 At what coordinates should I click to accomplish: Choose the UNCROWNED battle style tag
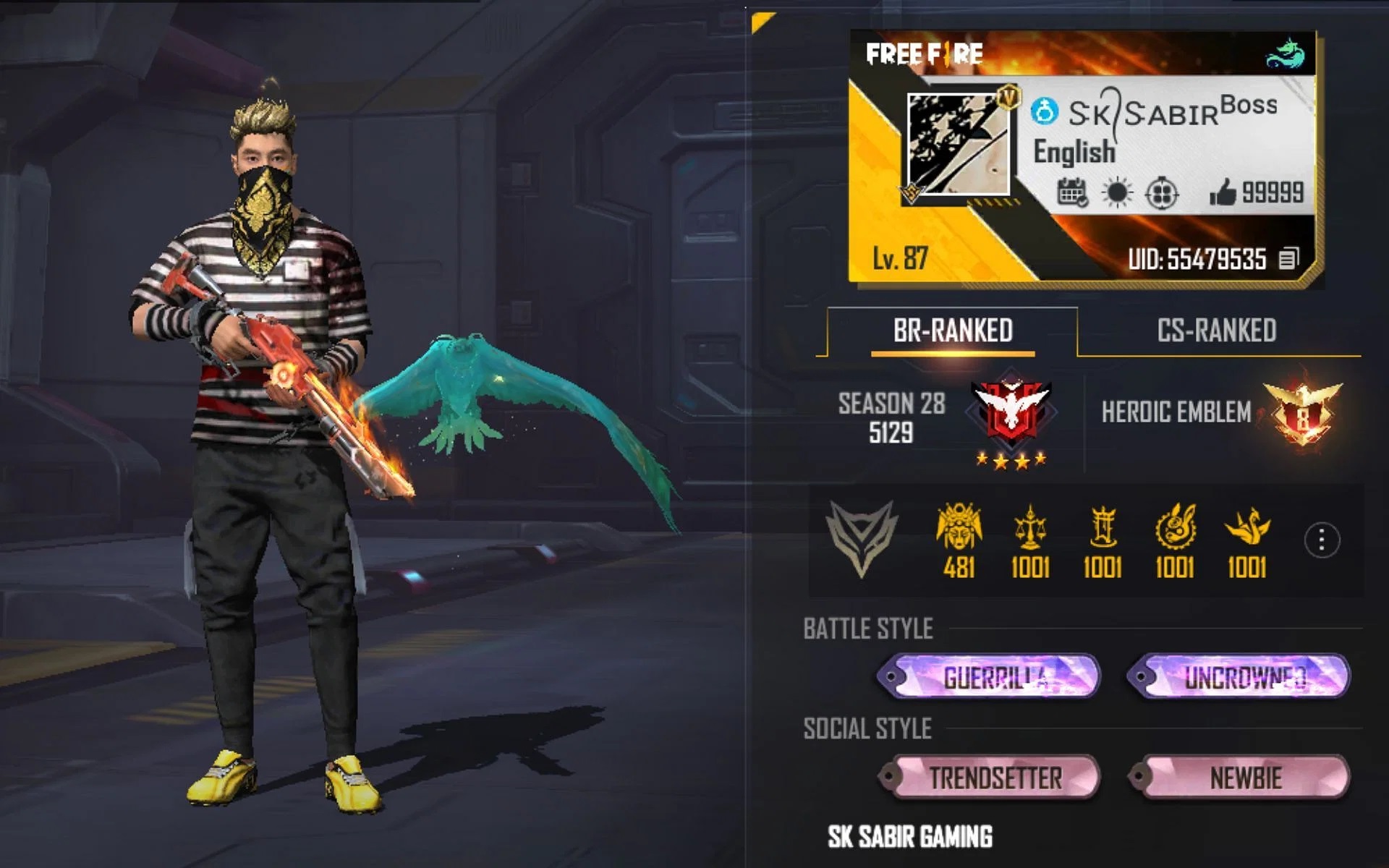(1239, 677)
